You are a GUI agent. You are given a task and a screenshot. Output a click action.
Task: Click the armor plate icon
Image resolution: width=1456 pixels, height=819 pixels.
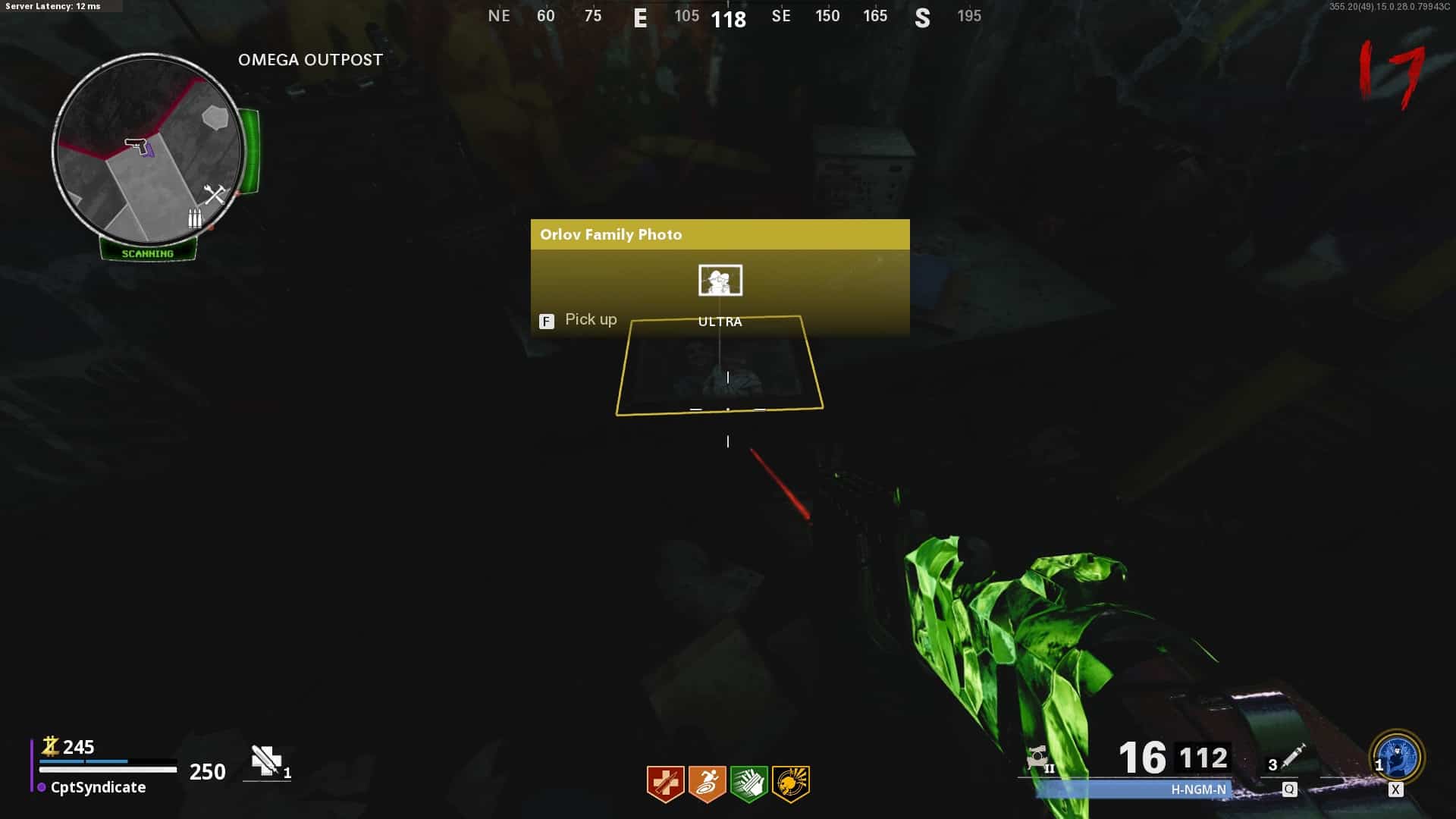pyautogui.click(x=266, y=761)
